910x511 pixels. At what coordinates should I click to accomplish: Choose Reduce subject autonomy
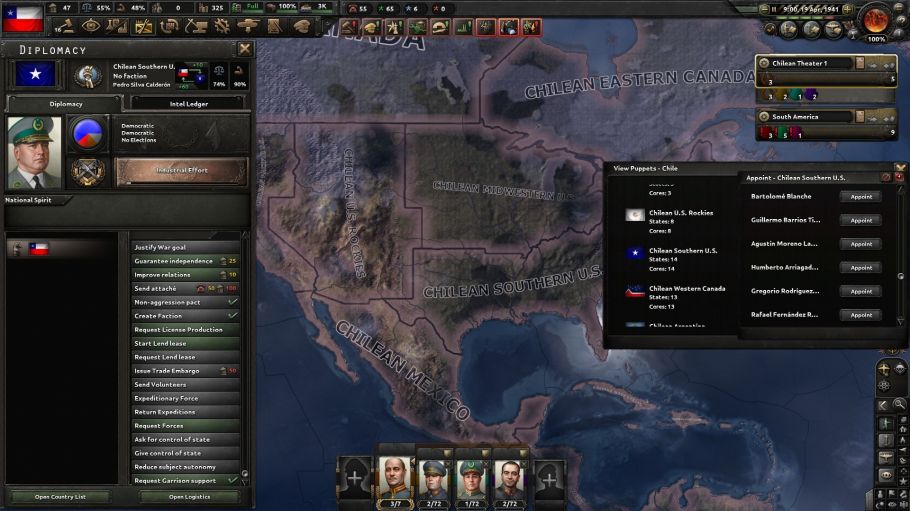[x=185, y=467]
